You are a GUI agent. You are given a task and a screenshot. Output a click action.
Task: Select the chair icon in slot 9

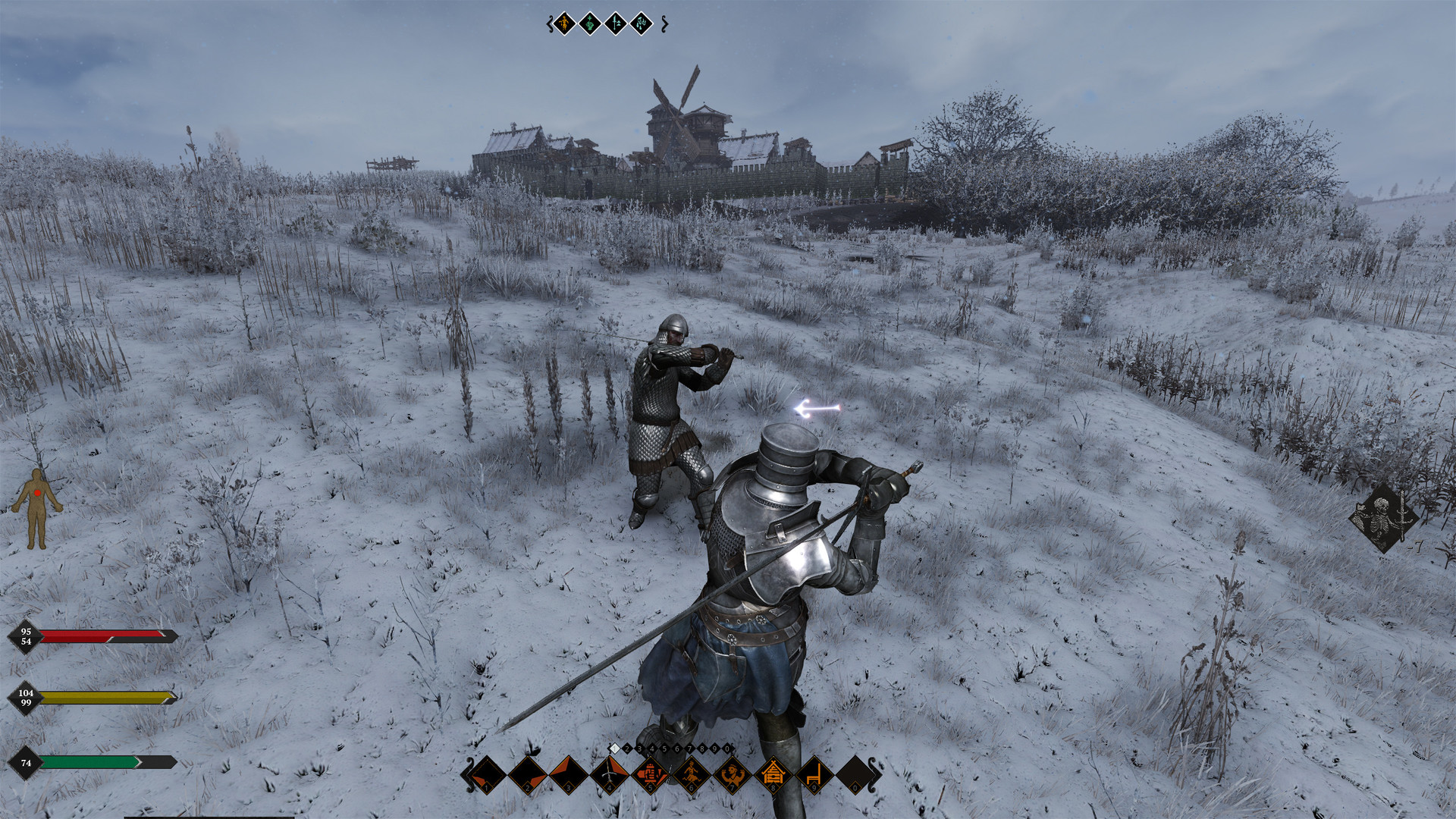(814, 774)
